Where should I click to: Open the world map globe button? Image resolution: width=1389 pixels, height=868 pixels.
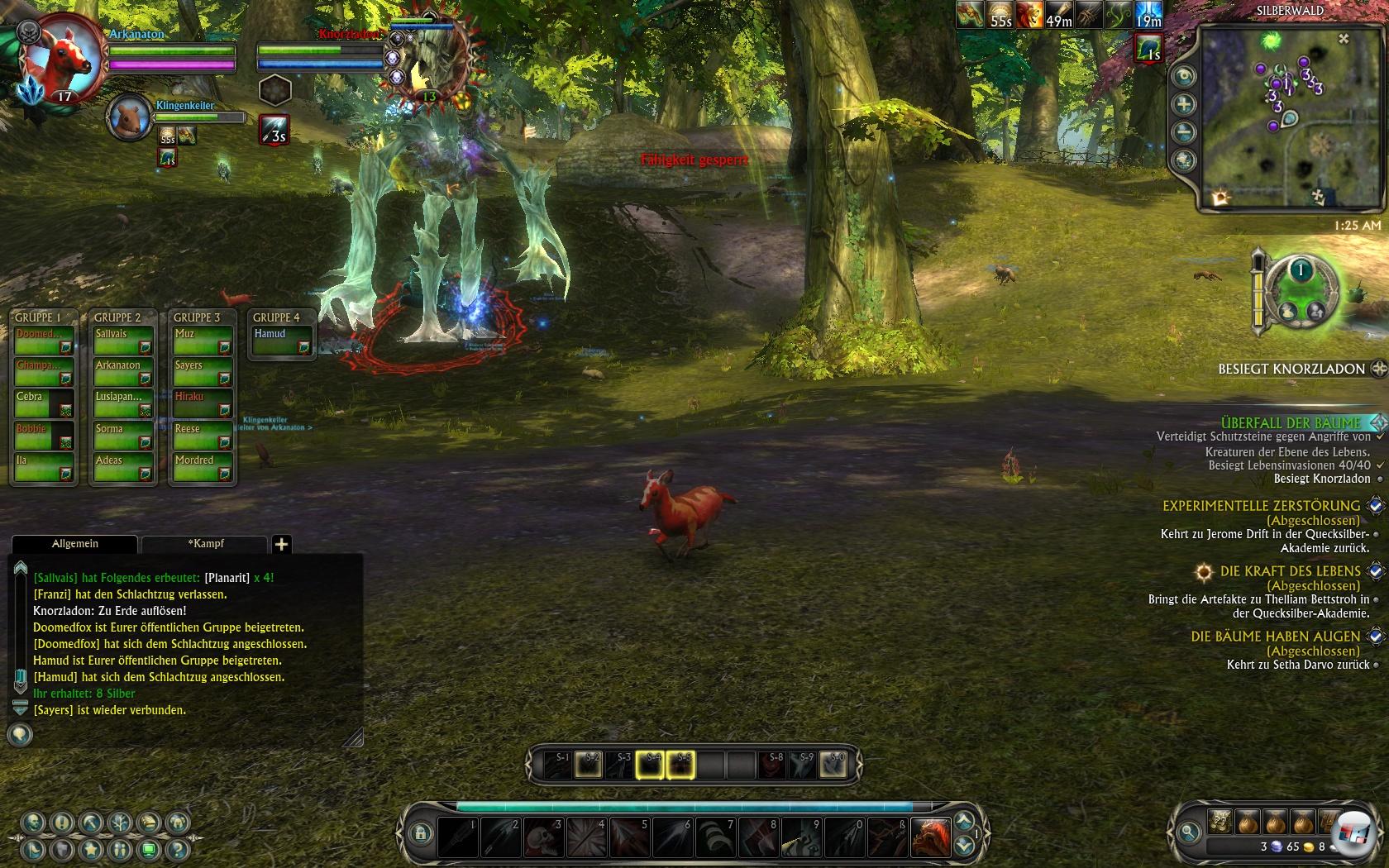click(x=1184, y=160)
